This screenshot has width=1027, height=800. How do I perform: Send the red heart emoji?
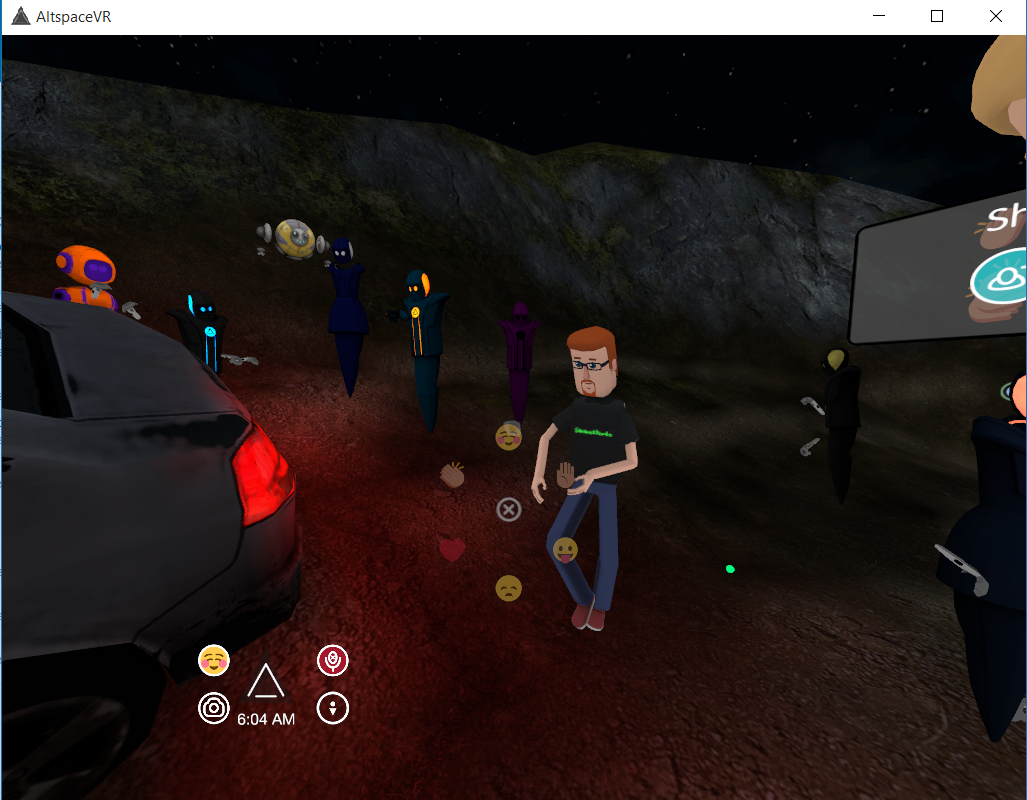452,549
